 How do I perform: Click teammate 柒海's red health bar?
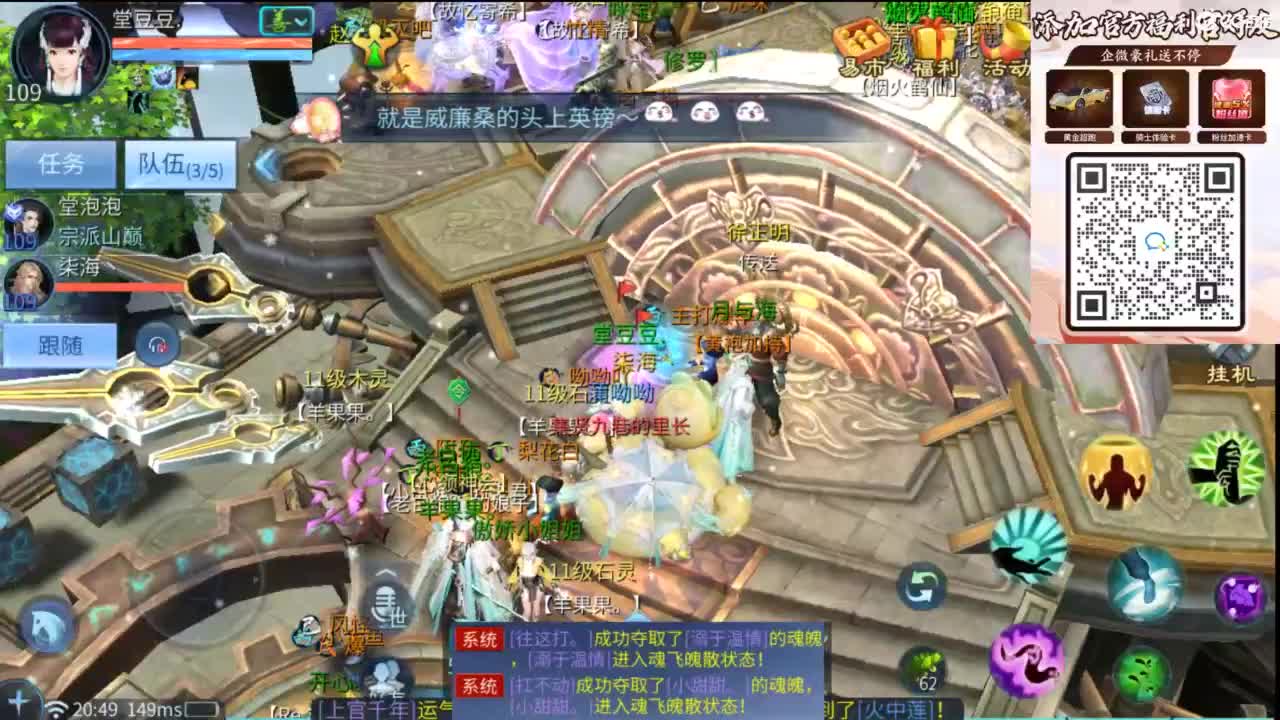pyautogui.click(x=120, y=287)
